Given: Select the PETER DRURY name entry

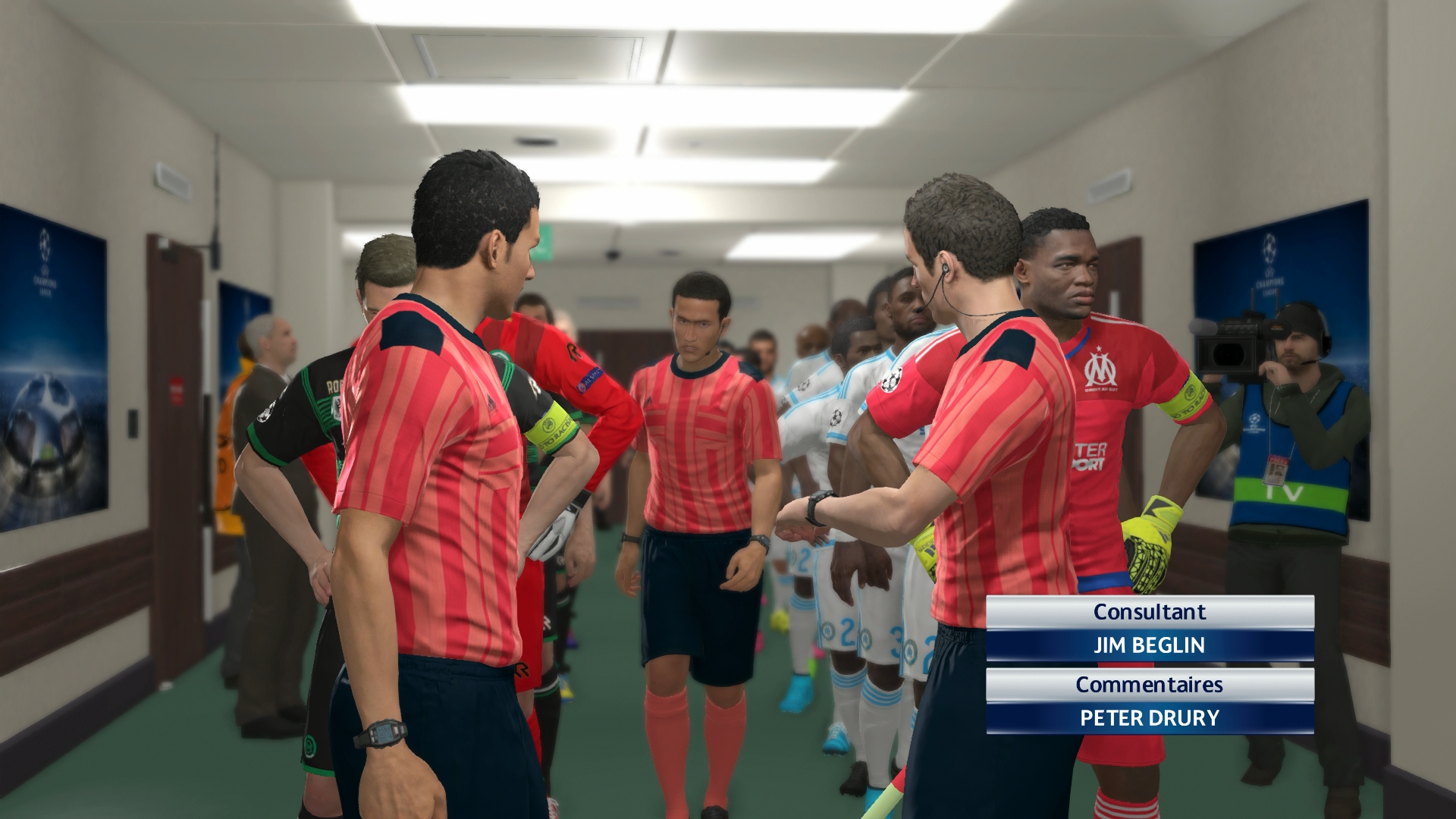Looking at the screenshot, I should point(1150,720).
